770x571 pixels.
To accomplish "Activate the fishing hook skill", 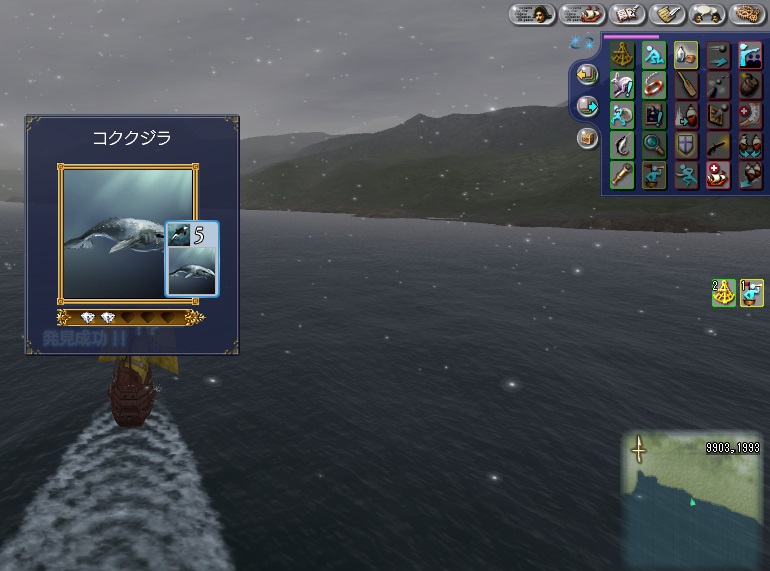I will coord(622,145).
